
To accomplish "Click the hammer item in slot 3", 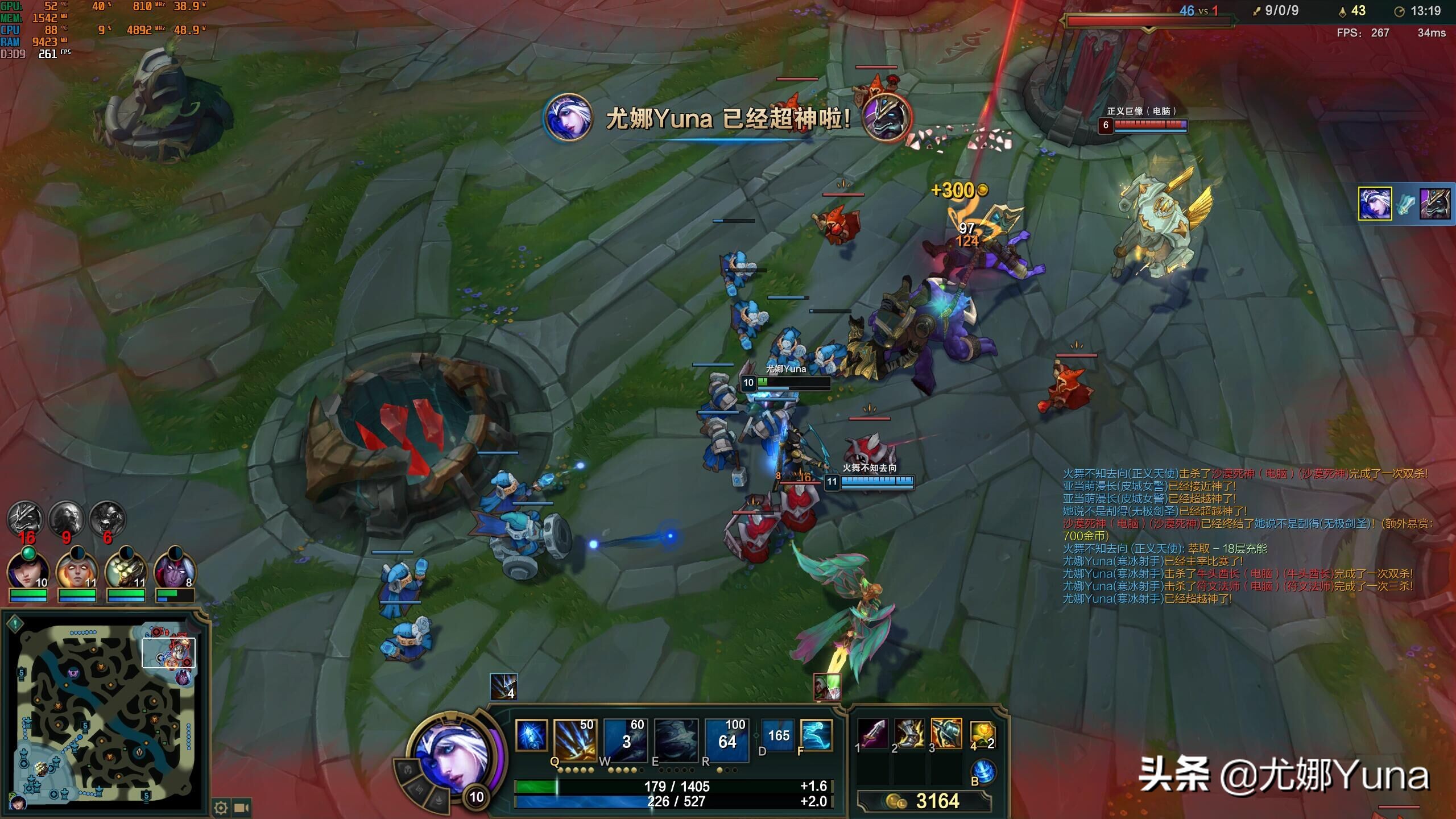I will click(x=946, y=734).
